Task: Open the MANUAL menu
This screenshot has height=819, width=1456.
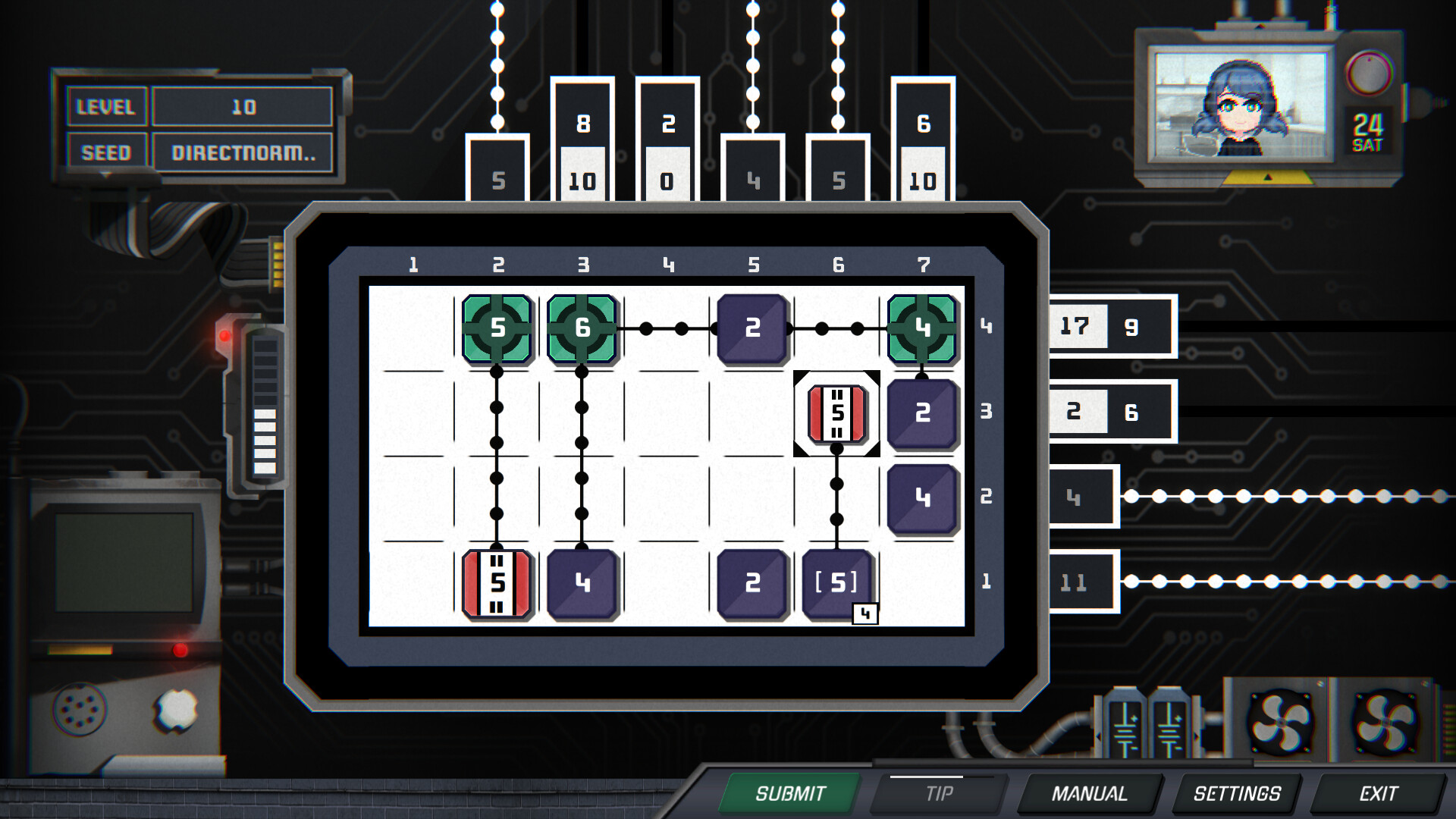Action: click(x=1090, y=795)
